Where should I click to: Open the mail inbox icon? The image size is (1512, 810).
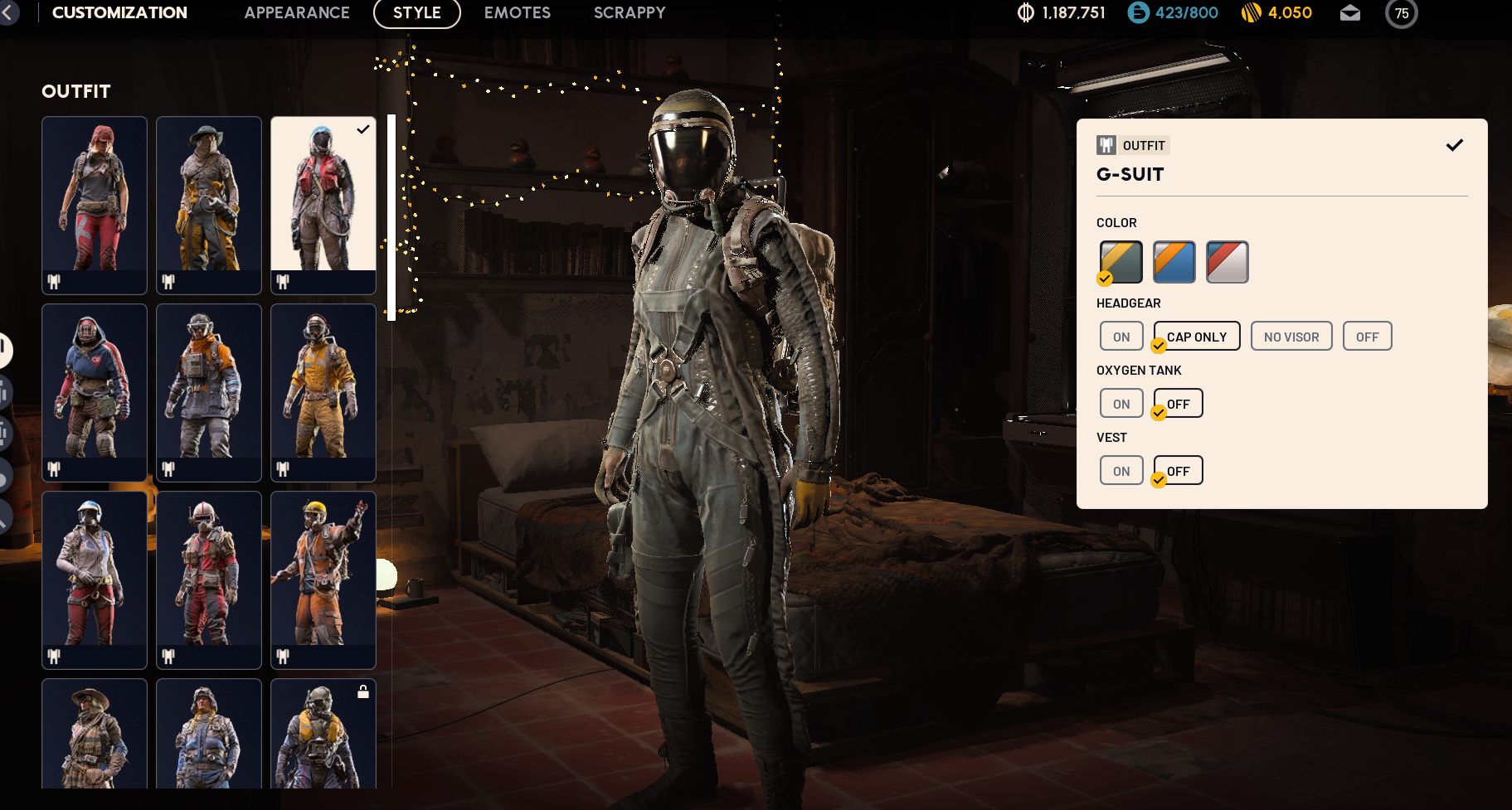click(1349, 13)
